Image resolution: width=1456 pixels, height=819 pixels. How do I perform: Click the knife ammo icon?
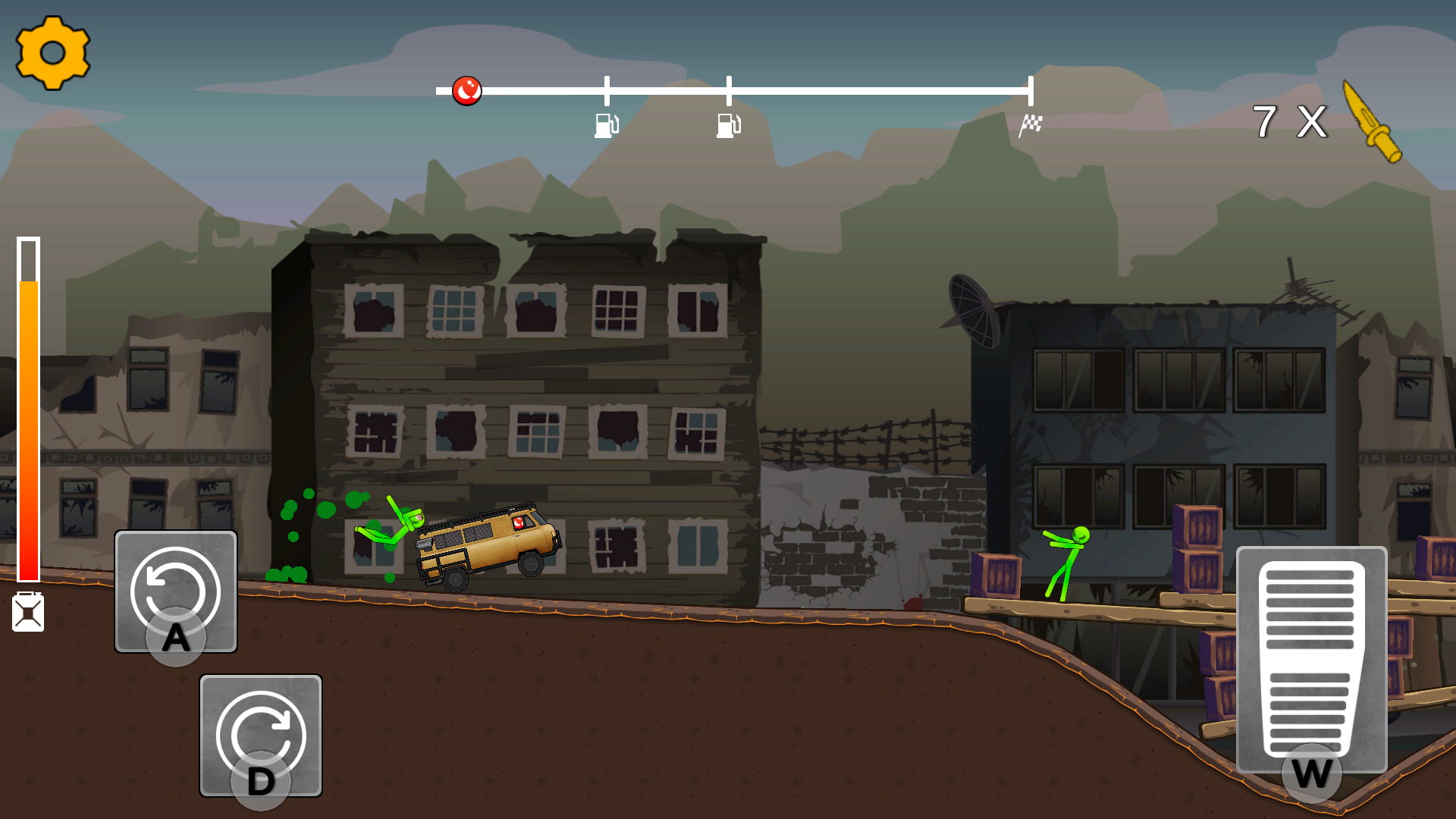[x=1373, y=121]
